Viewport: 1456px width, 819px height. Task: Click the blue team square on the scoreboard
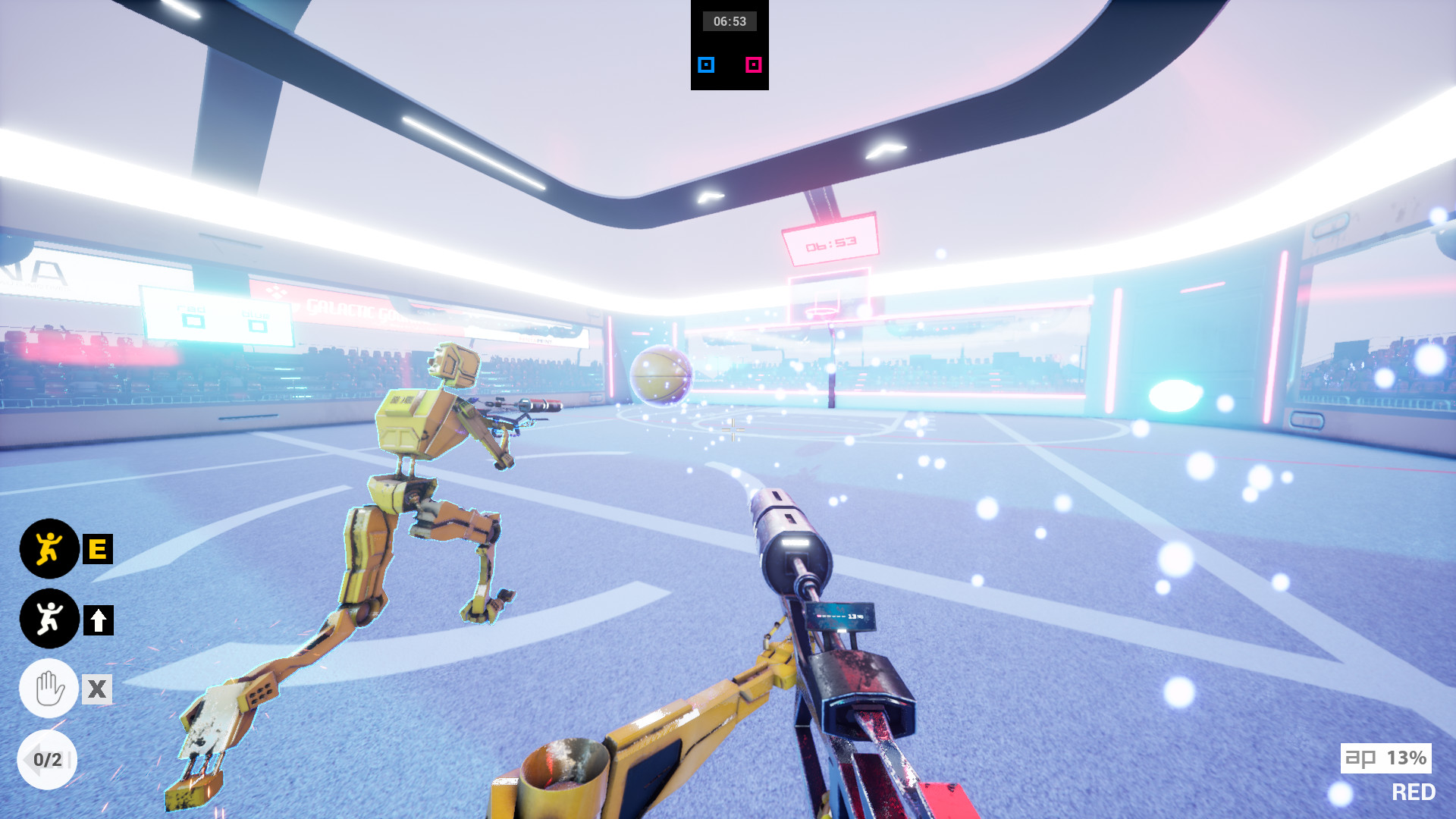pos(706,65)
